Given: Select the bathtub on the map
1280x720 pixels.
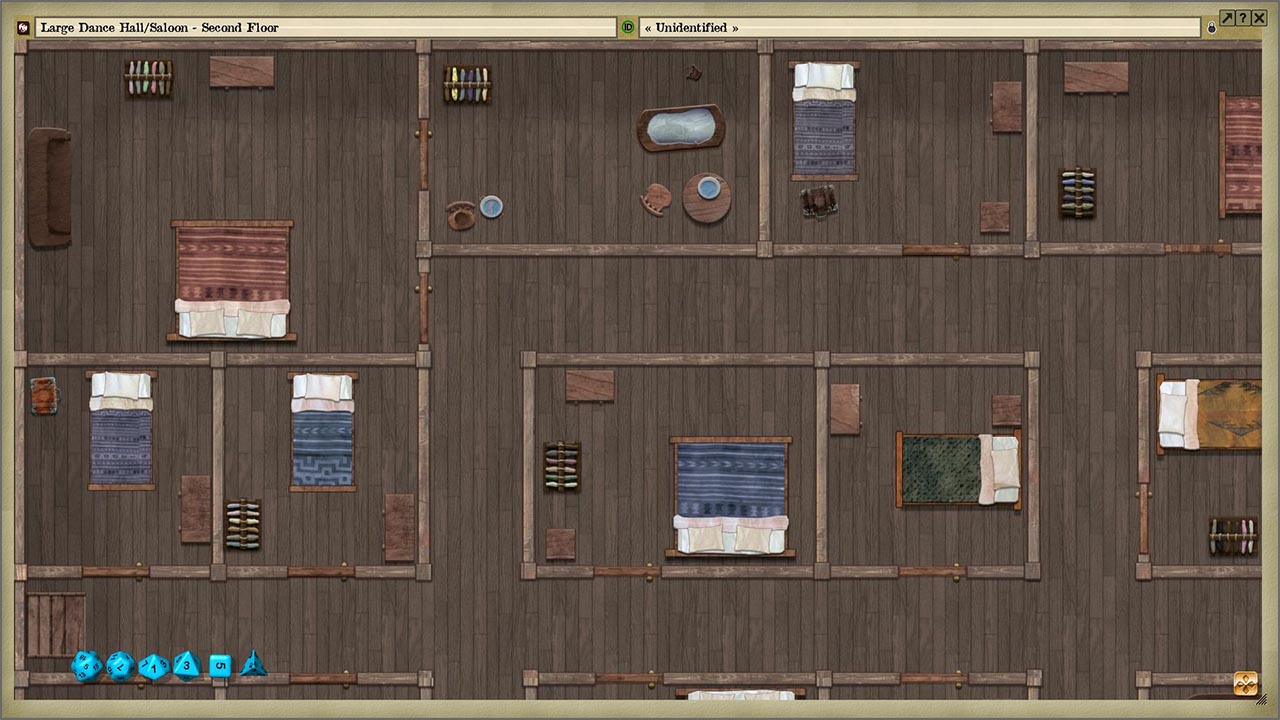Looking at the screenshot, I should point(680,128).
